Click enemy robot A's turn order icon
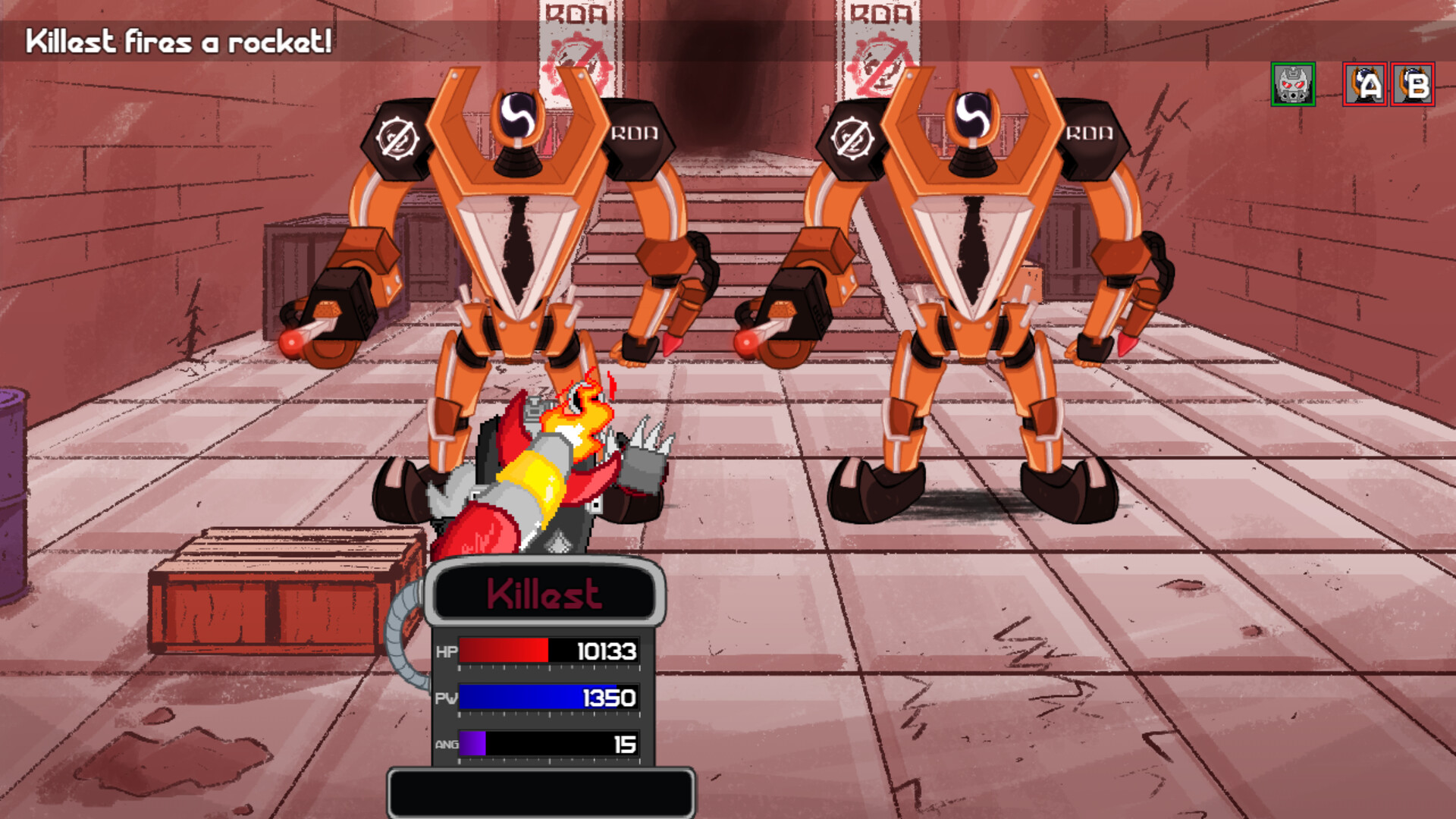This screenshot has width=1456, height=819. click(x=1364, y=84)
